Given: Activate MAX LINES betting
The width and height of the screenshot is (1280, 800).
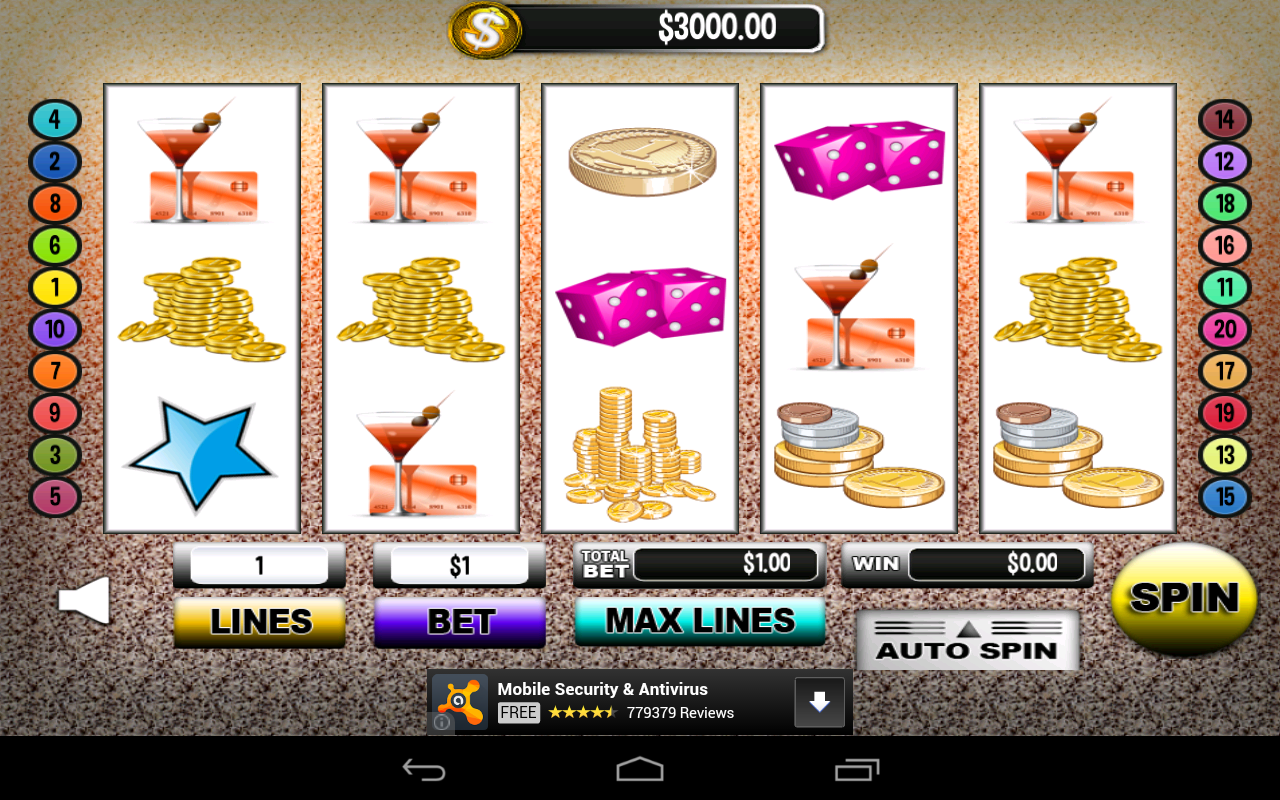Looking at the screenshot, I should pyautogui.click(x=700, y=620).
